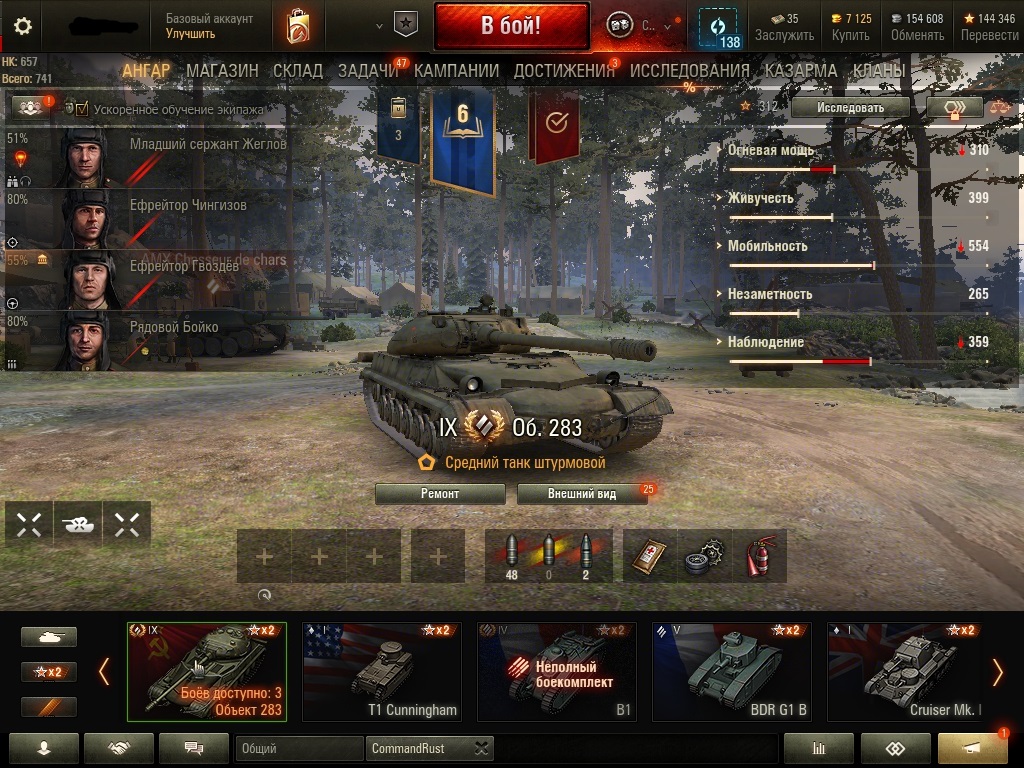Start a battle with the В бой! button
The width and height of the screenshot is (1024, 768).
coord(511,27)
